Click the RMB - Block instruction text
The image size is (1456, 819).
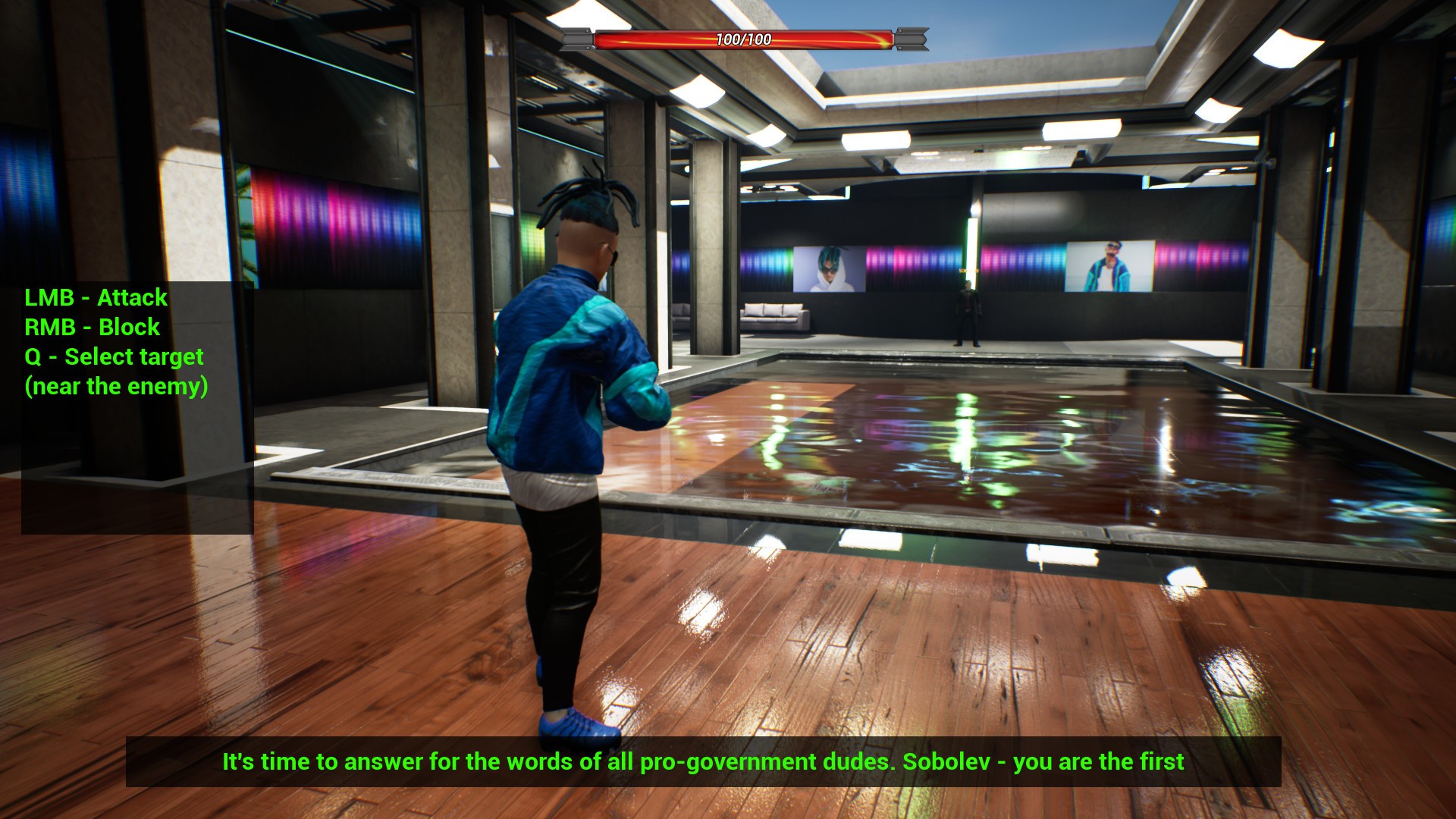[93, 328]
